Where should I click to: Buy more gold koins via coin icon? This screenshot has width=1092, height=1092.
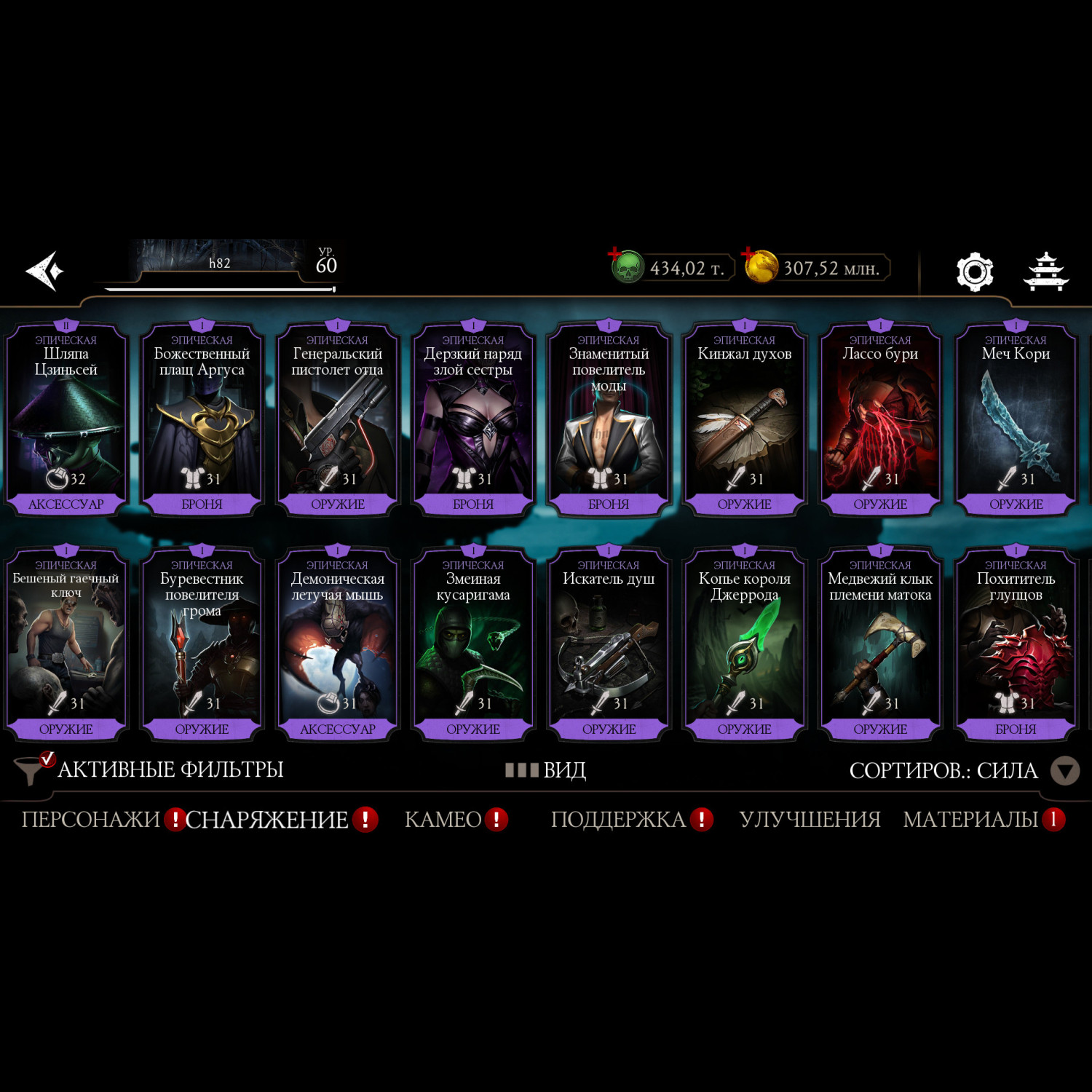click(760, 266)
